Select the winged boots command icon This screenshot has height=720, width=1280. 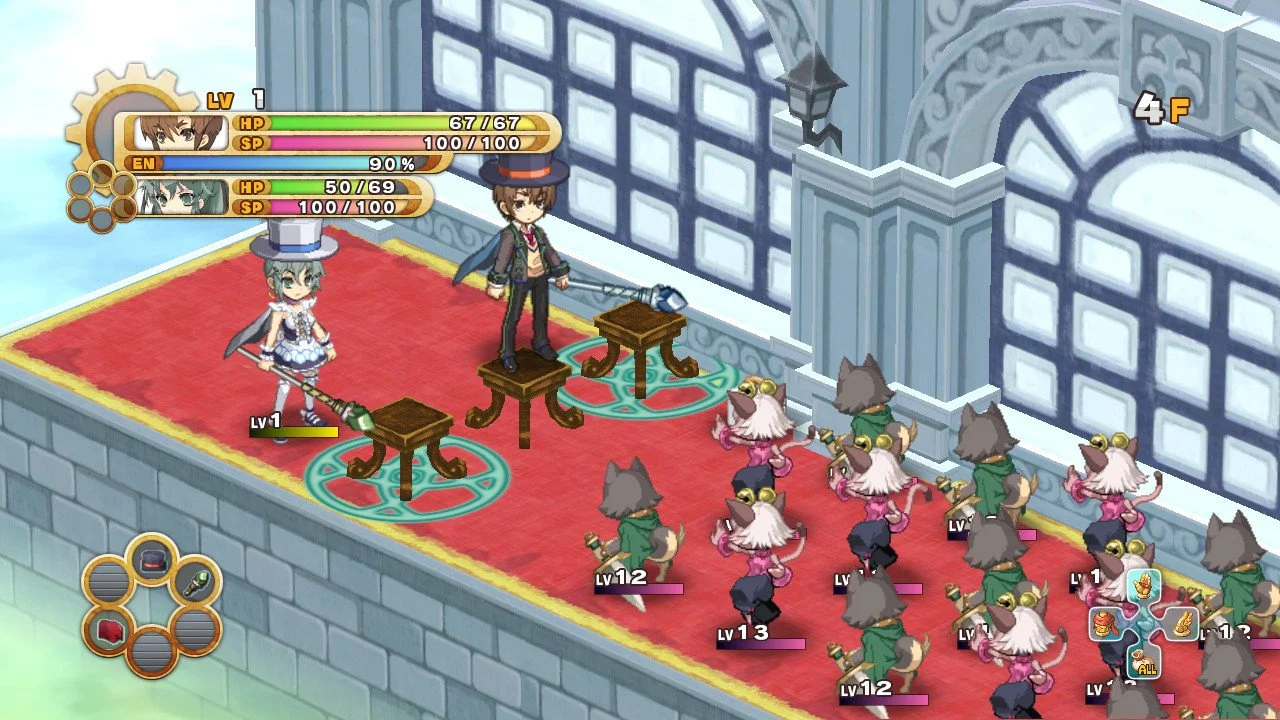tap(1182, 622)
